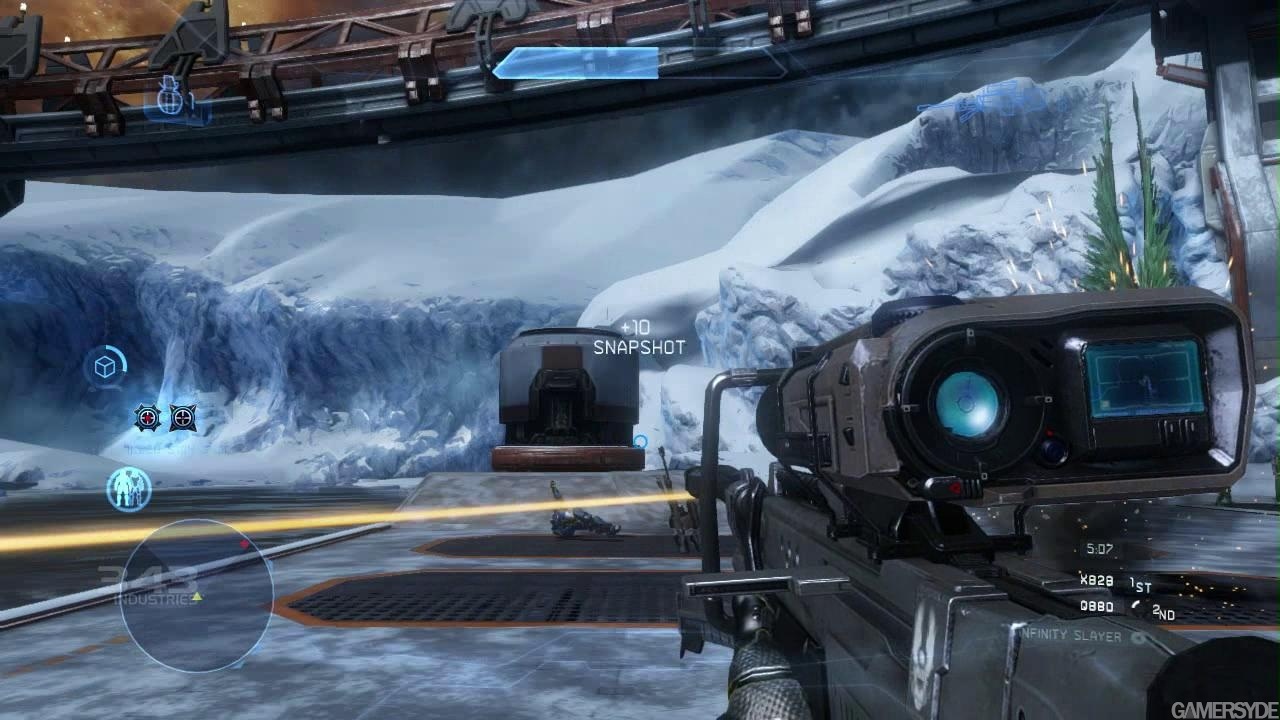Click the frag grenade count icon
This screenshot has height=720, width=1280.
click(172, 101)
